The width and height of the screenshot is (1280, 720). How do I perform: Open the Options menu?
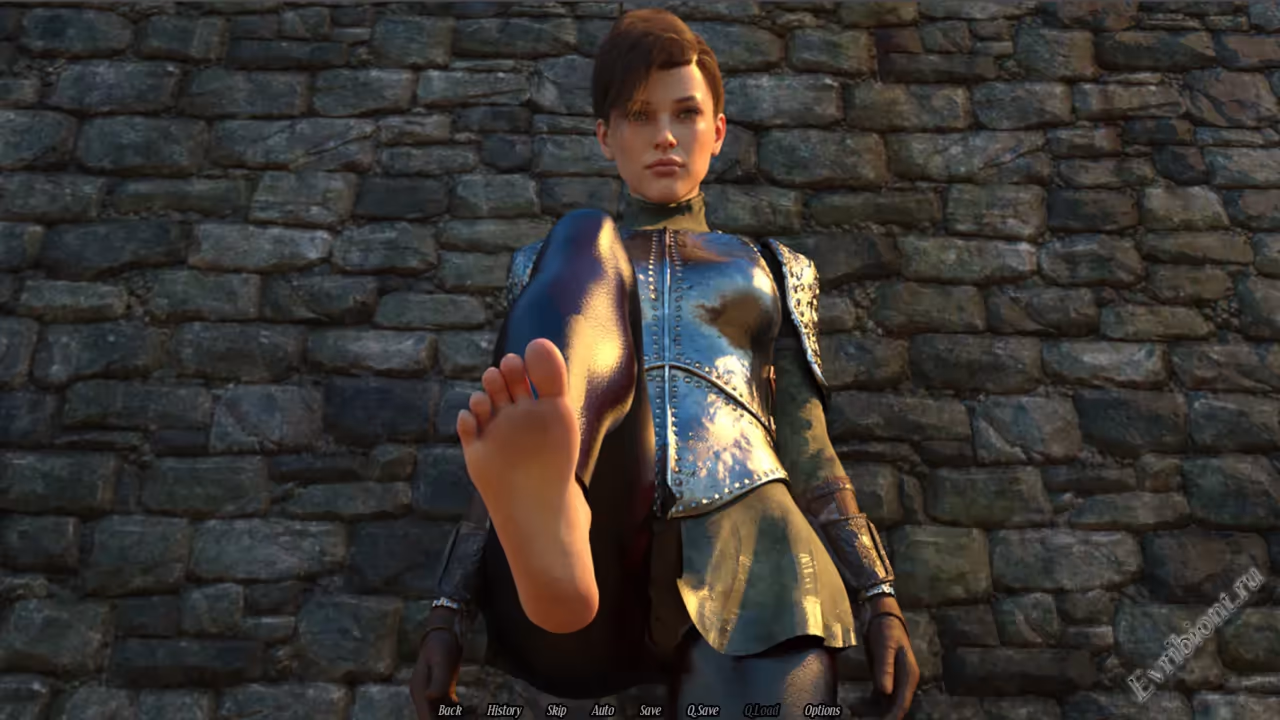822,710
